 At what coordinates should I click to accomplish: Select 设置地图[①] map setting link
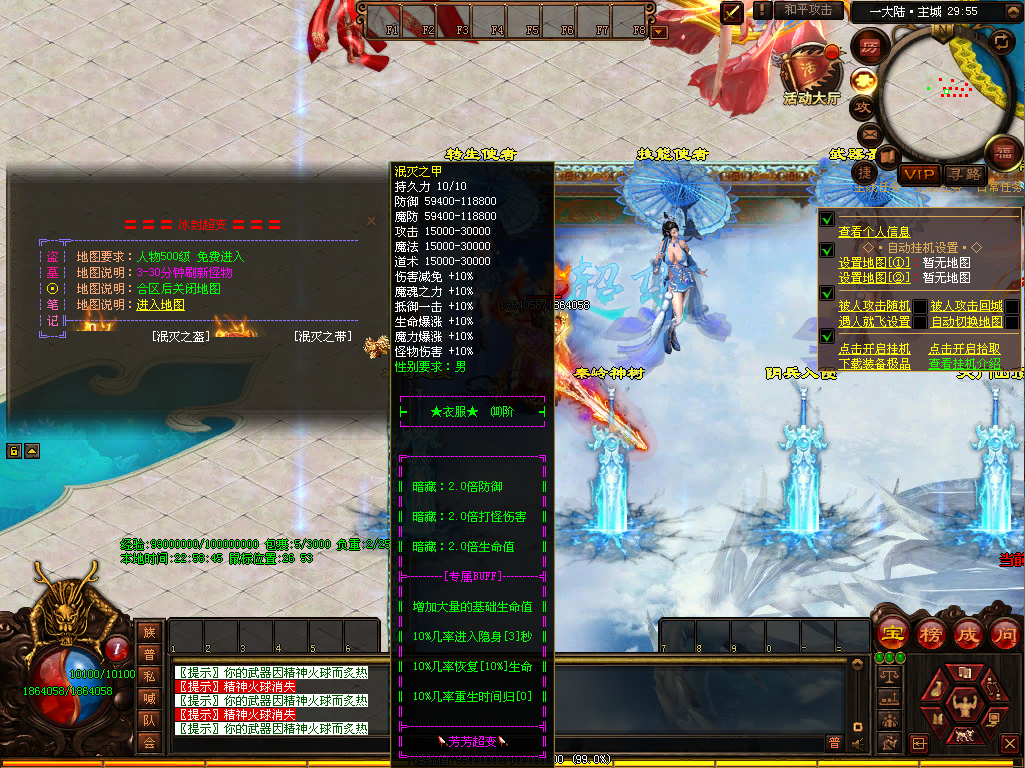pos(874,263)
